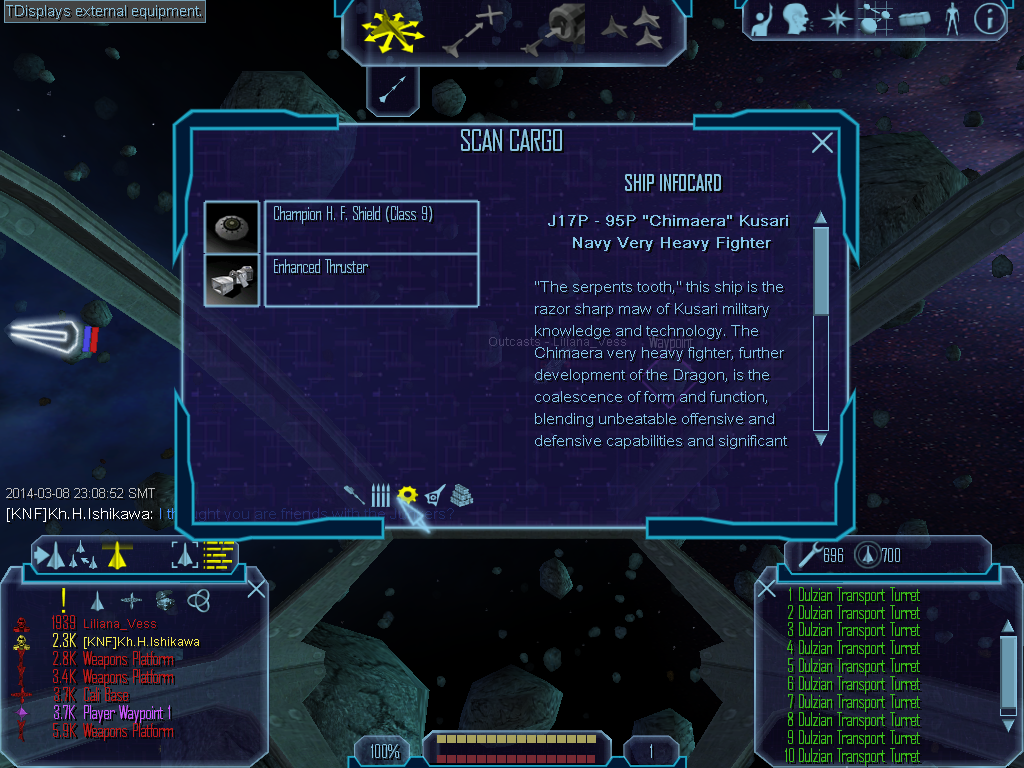Toggle the cruise engine arrow button
Image resolution: width=1024 pixels, height=768 pixels.
[x=391, y=90]
